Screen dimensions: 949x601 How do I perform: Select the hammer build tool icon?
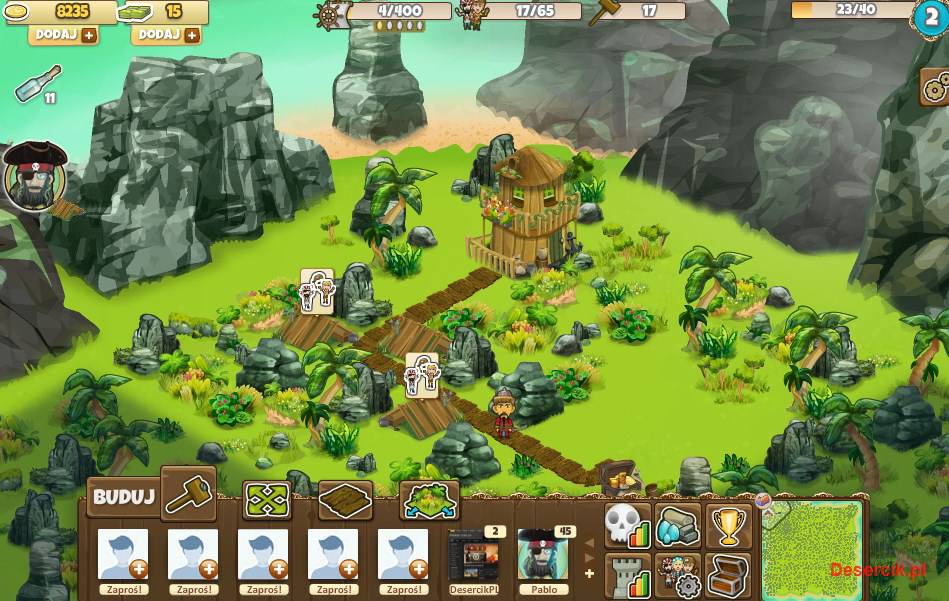coord(188,494)
